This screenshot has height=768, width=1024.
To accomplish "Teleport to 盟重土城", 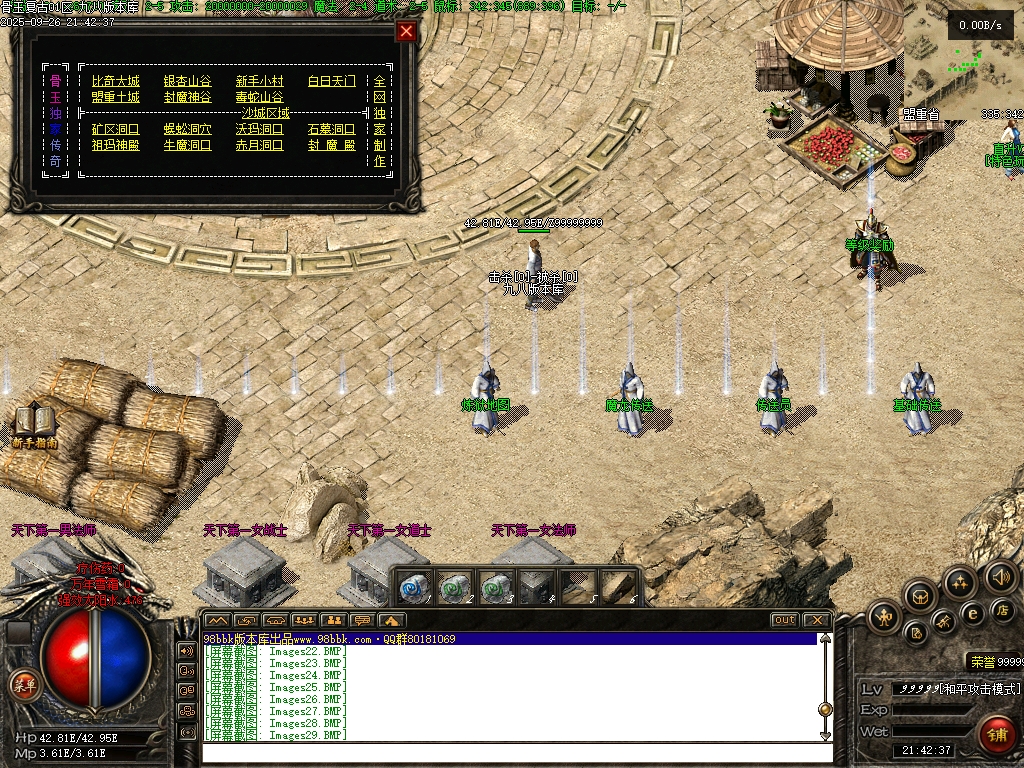I will point(116,97).
